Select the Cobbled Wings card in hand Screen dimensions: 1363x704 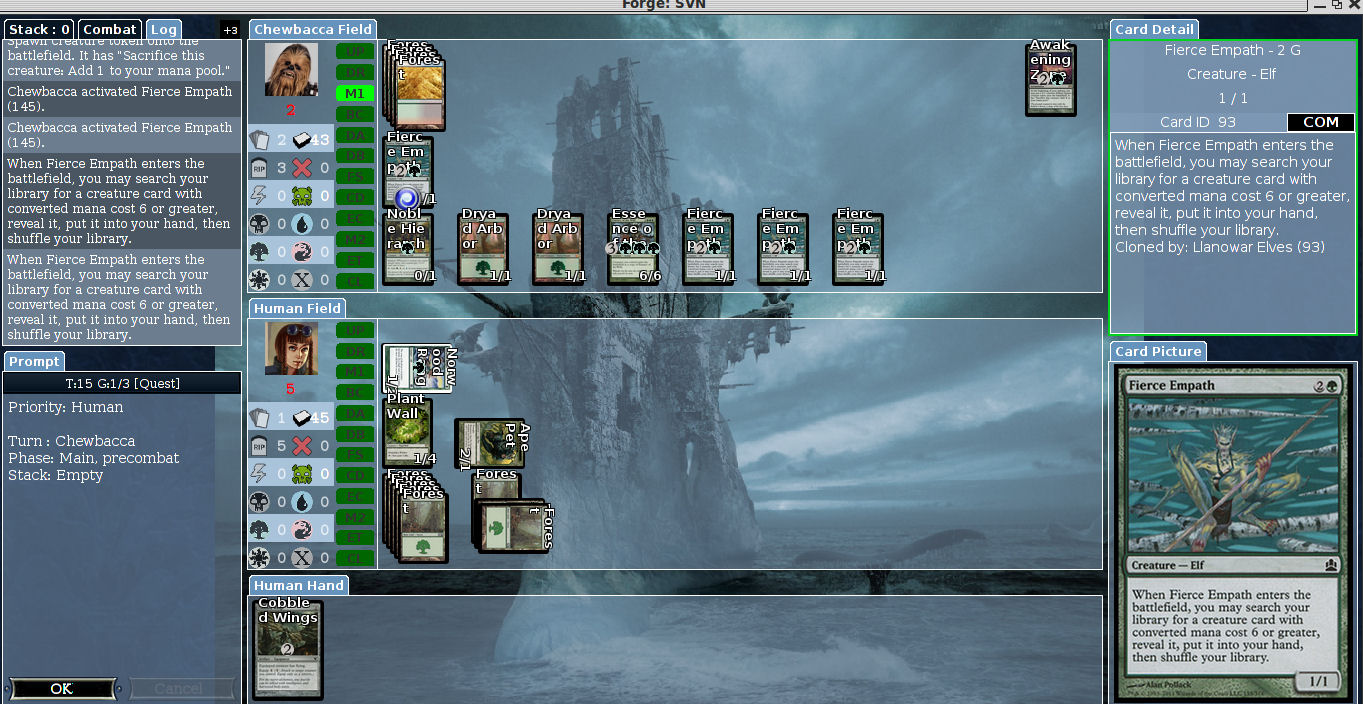point(287,648)
